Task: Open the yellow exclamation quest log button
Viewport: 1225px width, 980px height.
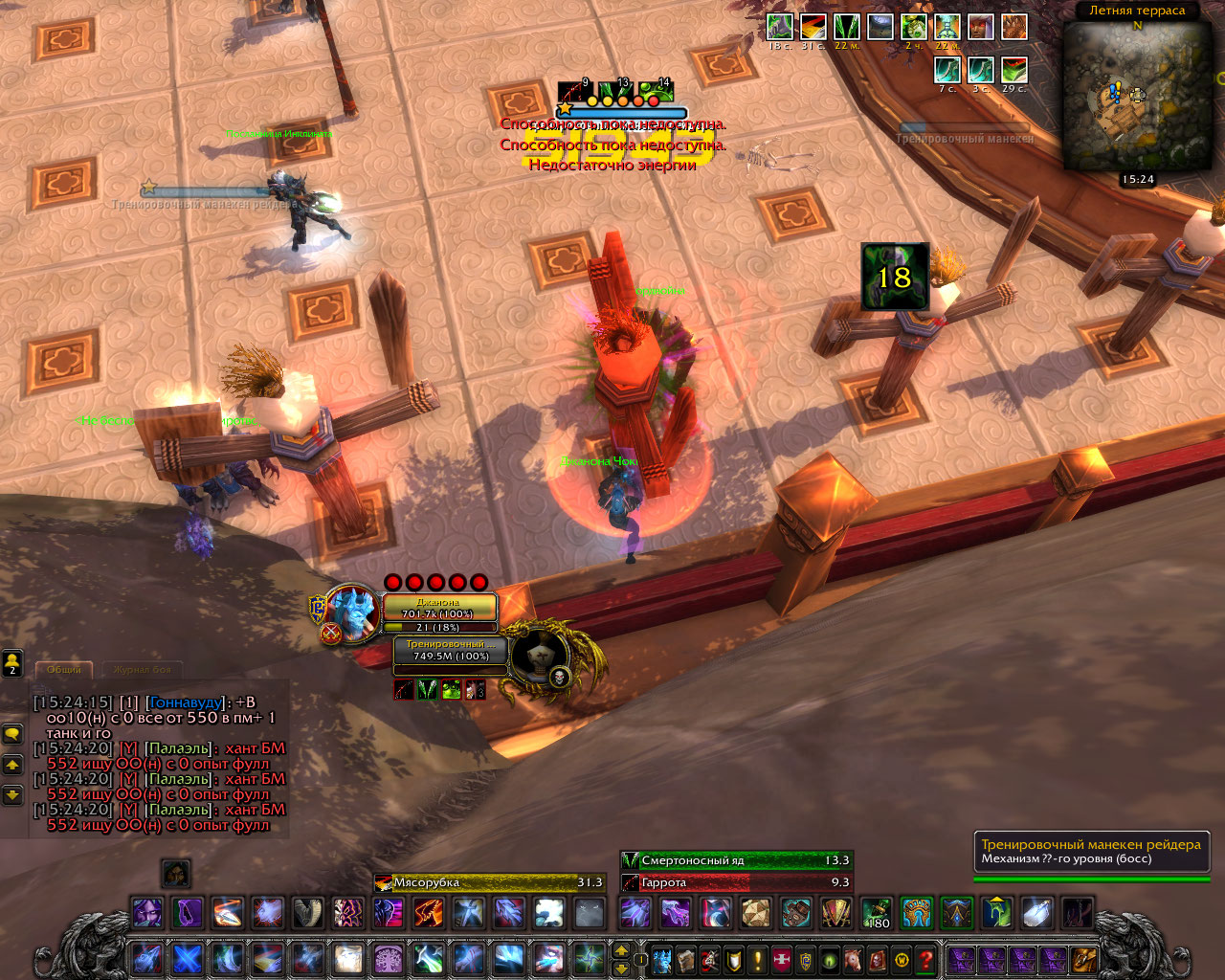Action: point(758,959)
